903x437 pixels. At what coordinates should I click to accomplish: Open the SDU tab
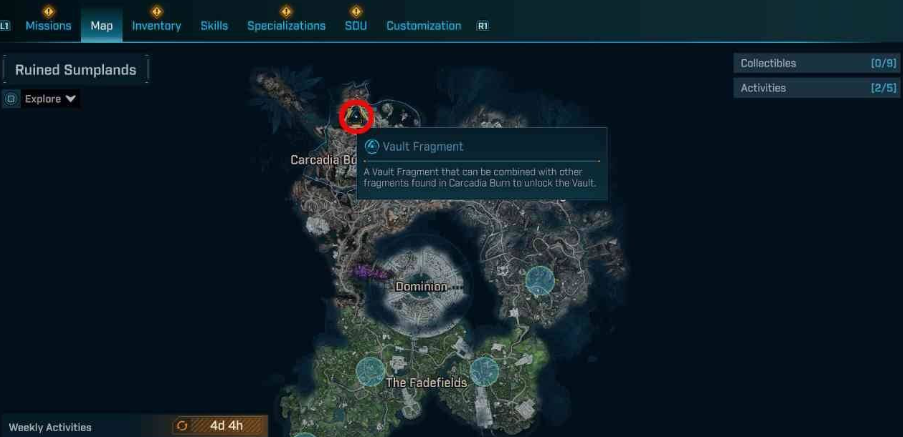pyautogui.click(x=355, y=26)
